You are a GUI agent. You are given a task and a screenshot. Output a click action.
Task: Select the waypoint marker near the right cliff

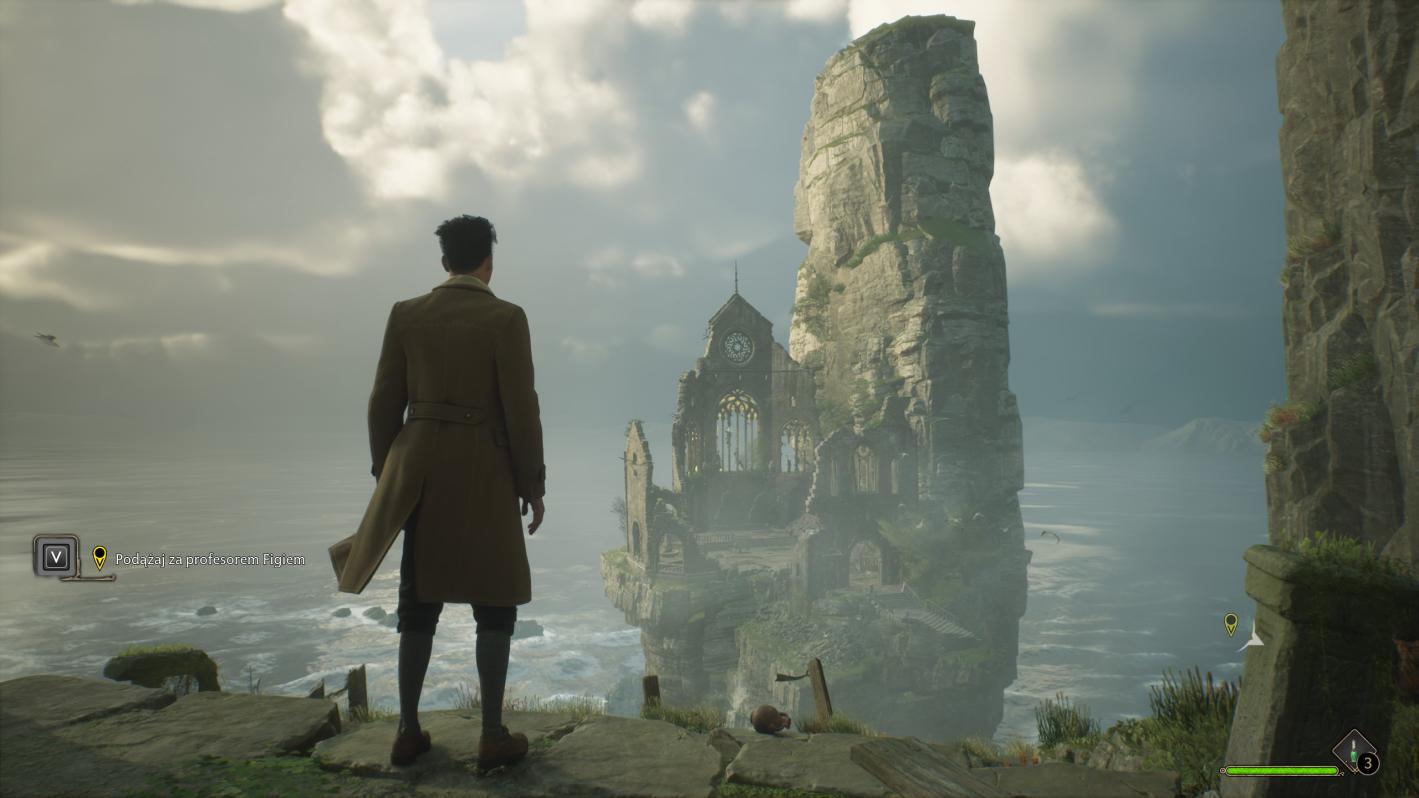pyautogui.click(x=1230, y=624)
